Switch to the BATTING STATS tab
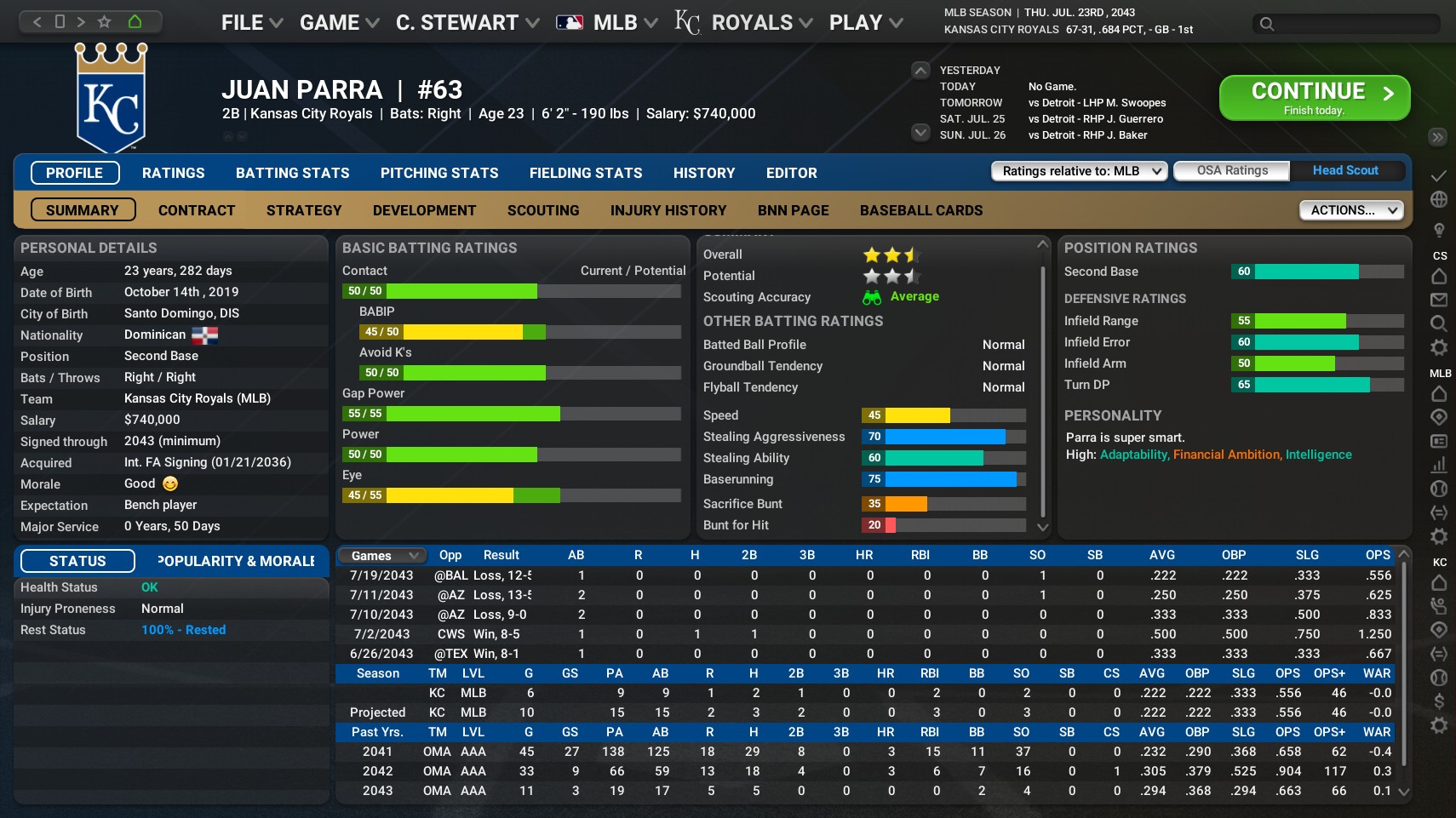Viewport: 1456px width, 818px height. tap(292, 173)
